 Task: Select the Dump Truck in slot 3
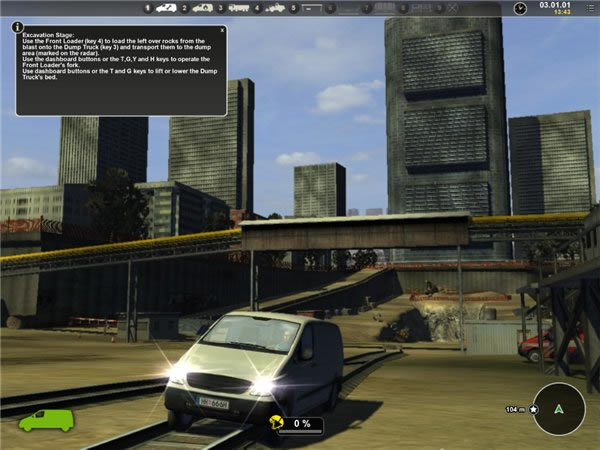(x=239, y=8)
